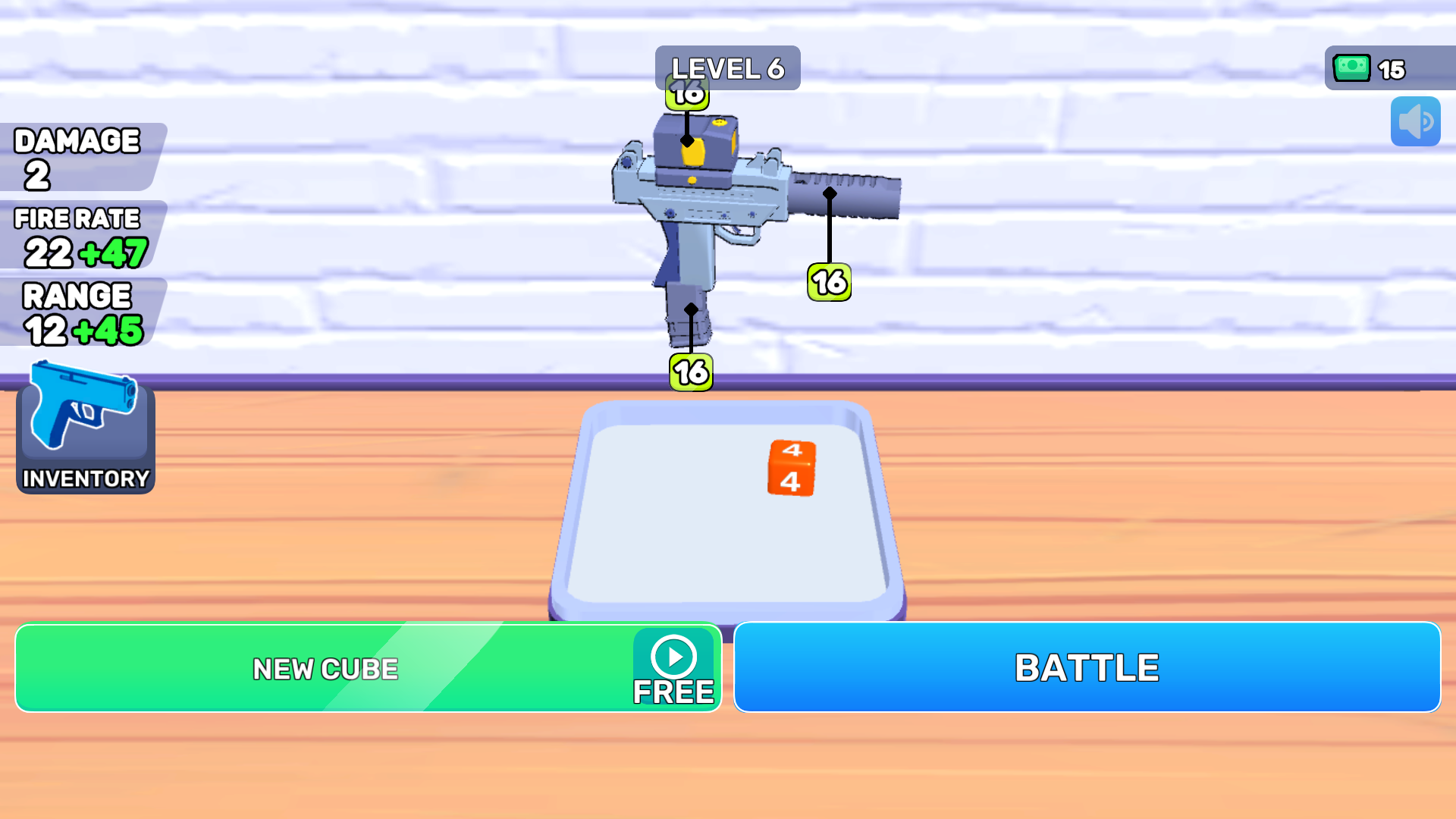1456x819 pixels.
Task: Select the 16 tag on the suppressor barrel
Action: [829, 281]
